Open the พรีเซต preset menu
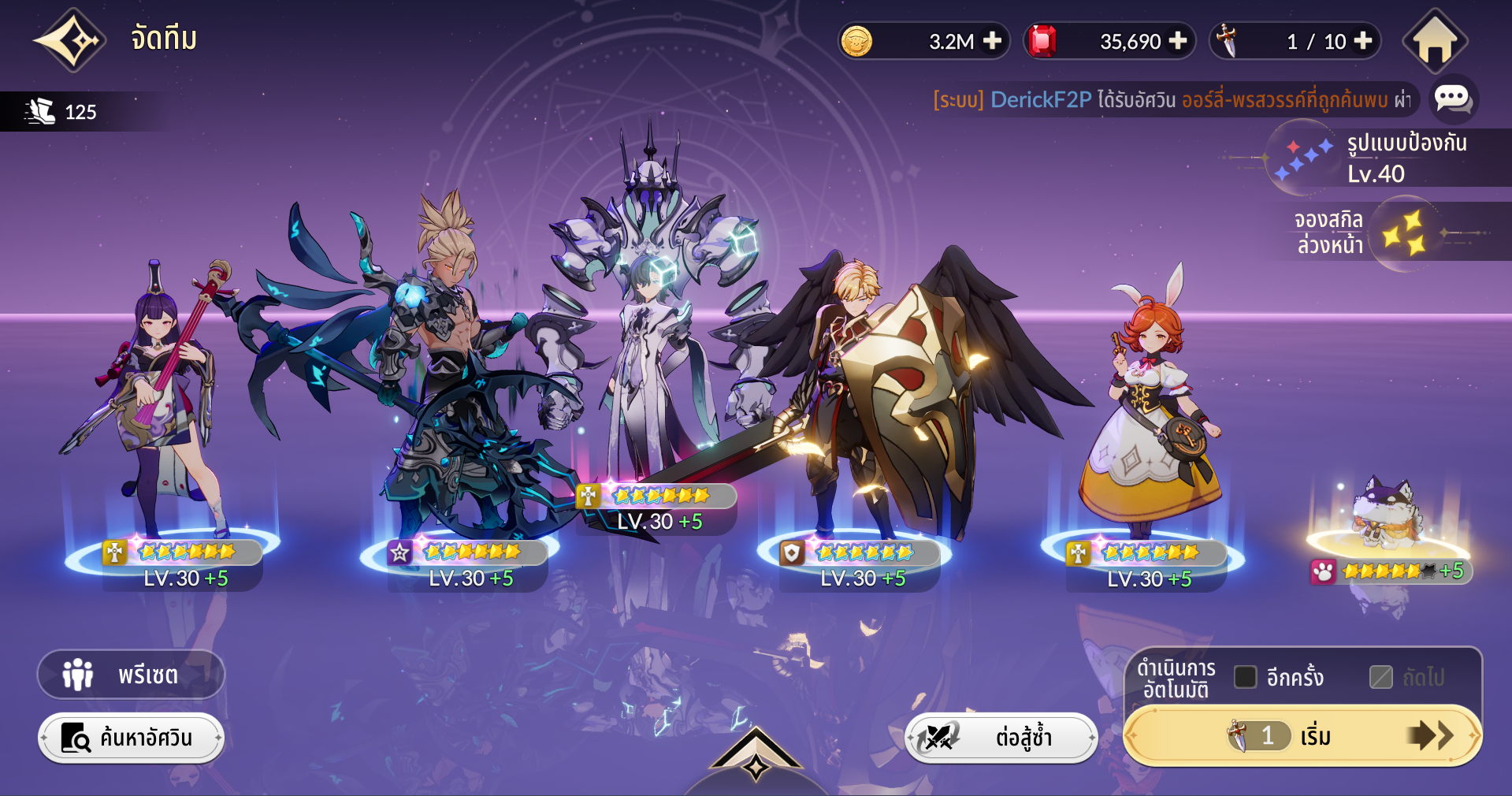1512x796 pixels. point(131,675)
